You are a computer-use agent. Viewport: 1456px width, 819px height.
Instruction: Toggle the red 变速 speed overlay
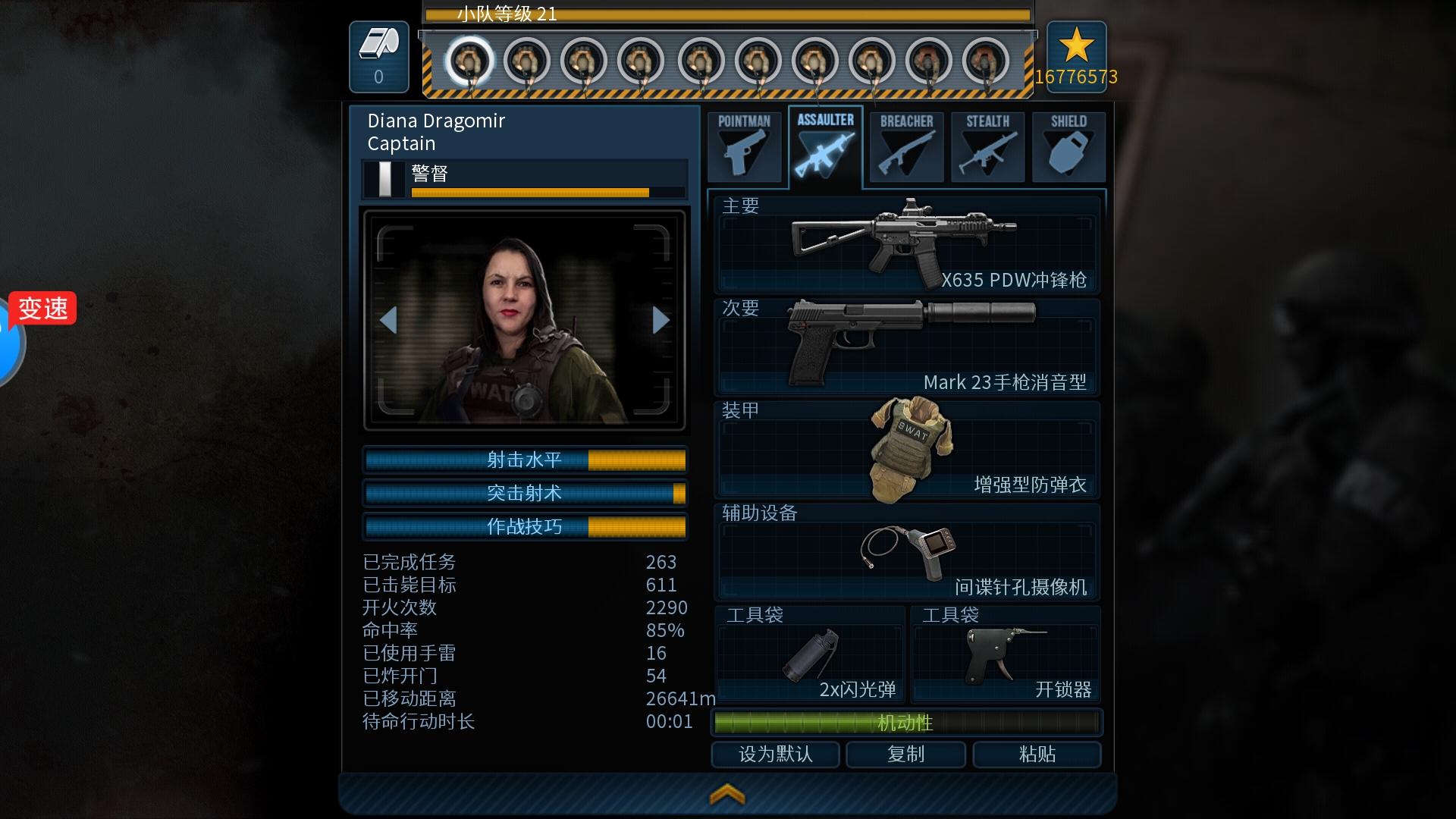tap(43, 308)
